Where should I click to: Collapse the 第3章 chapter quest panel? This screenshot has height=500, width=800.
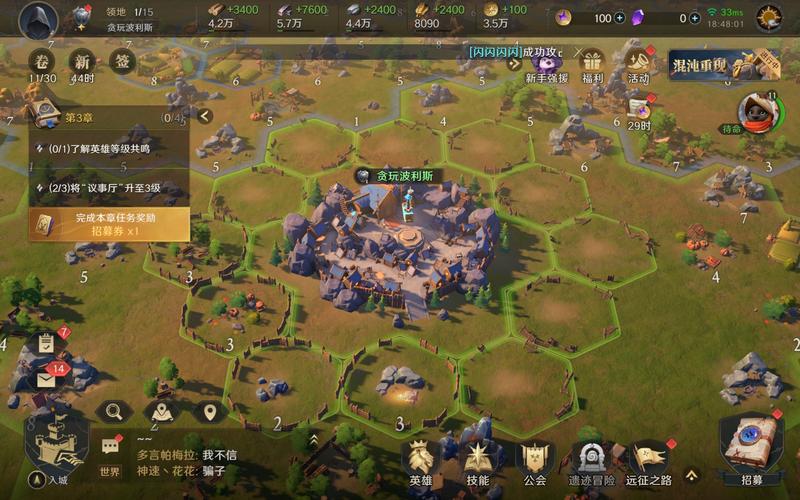coord(205,116)
